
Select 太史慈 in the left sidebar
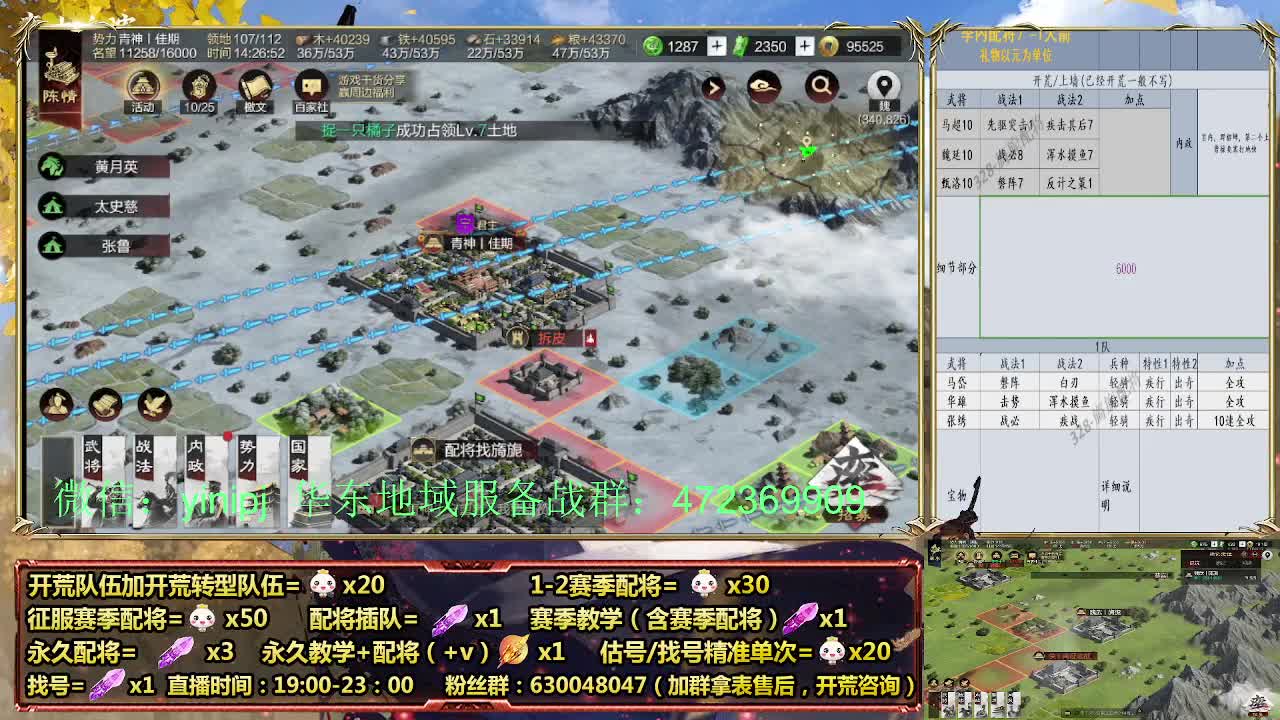pos(105,205)
